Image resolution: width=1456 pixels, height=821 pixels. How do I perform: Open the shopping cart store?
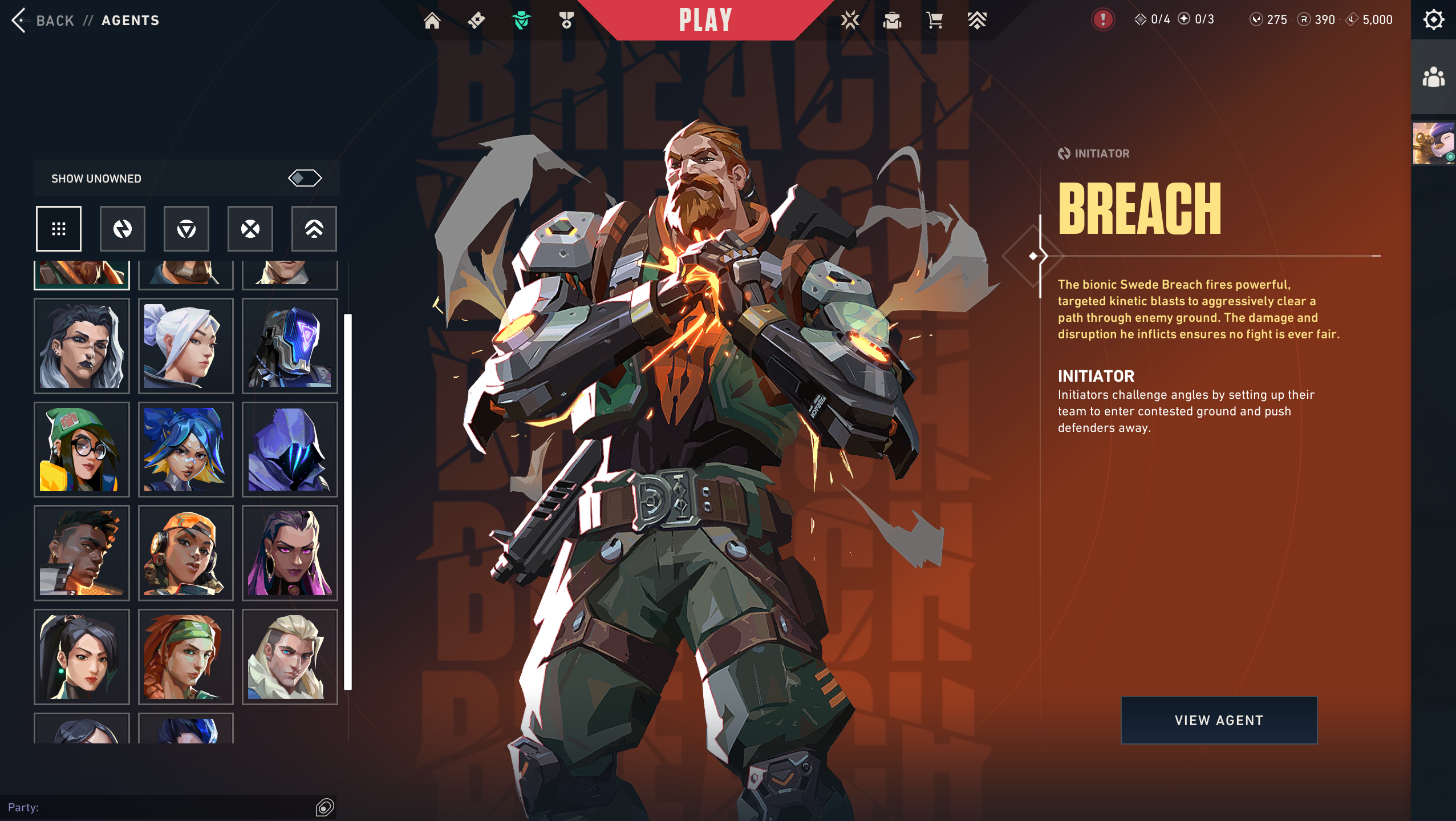pos(934,21)
